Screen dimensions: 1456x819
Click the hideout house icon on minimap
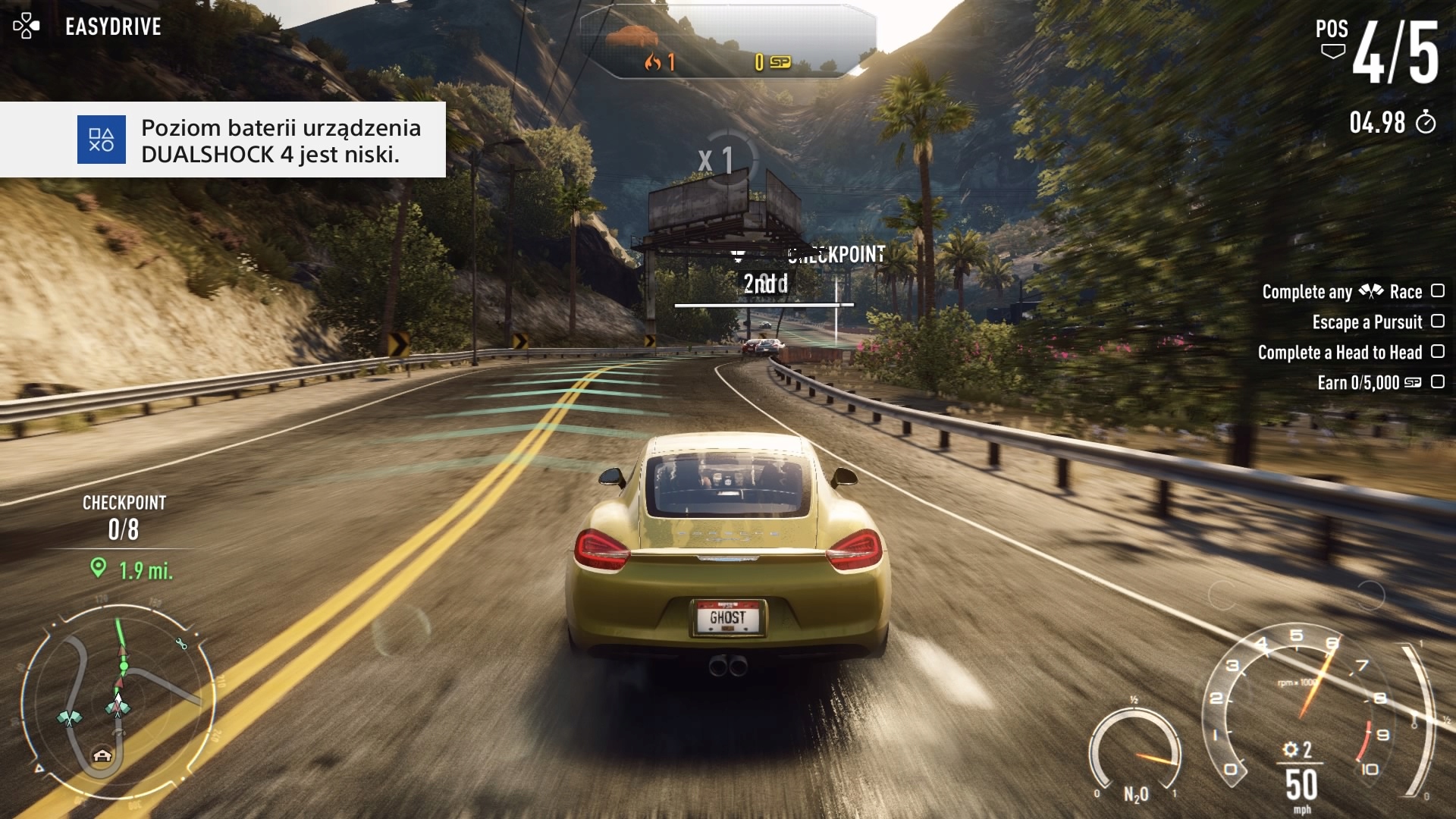click(102, 755)
